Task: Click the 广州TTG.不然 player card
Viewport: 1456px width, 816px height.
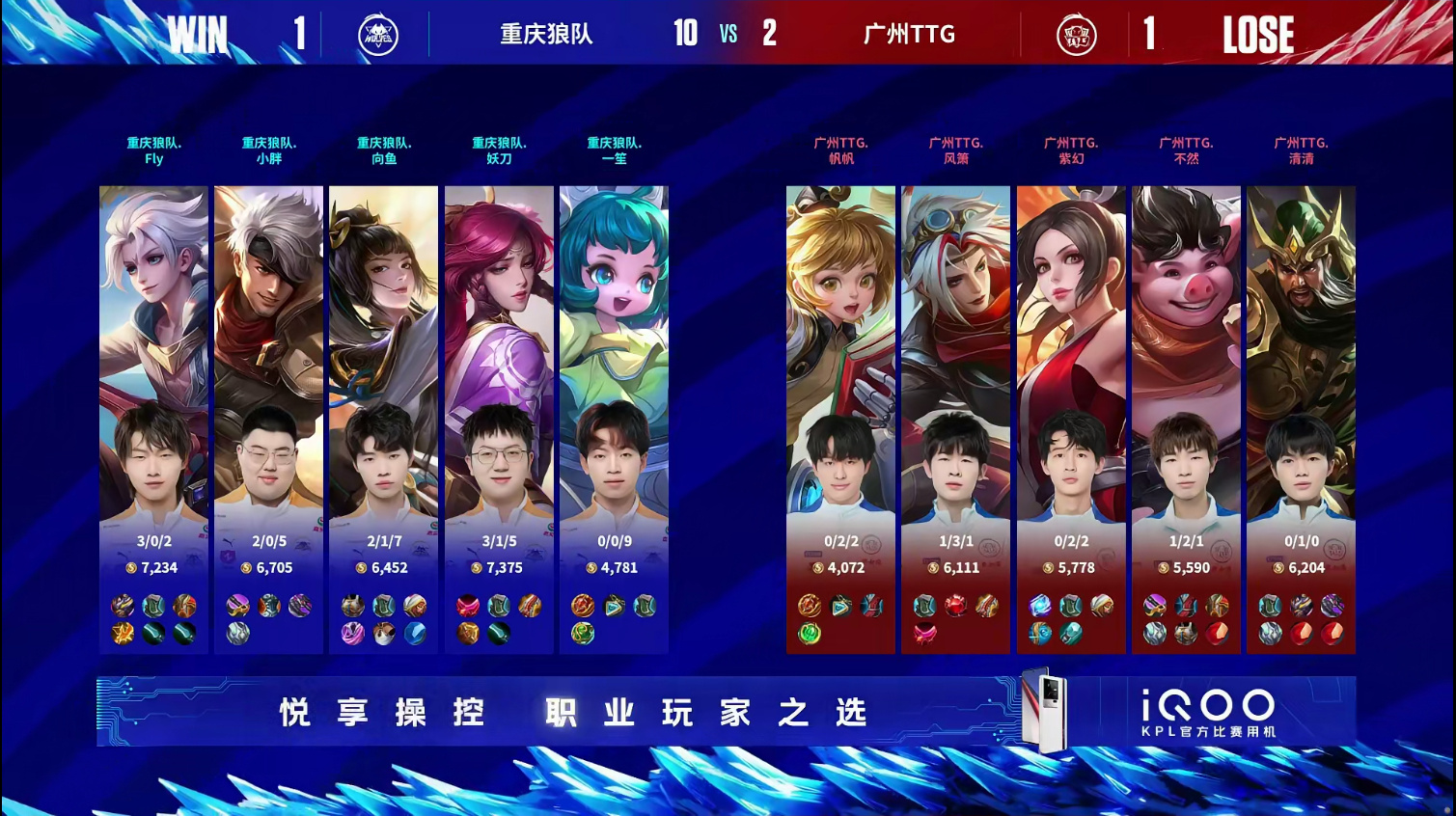Action: click(x=1186, y=420)
